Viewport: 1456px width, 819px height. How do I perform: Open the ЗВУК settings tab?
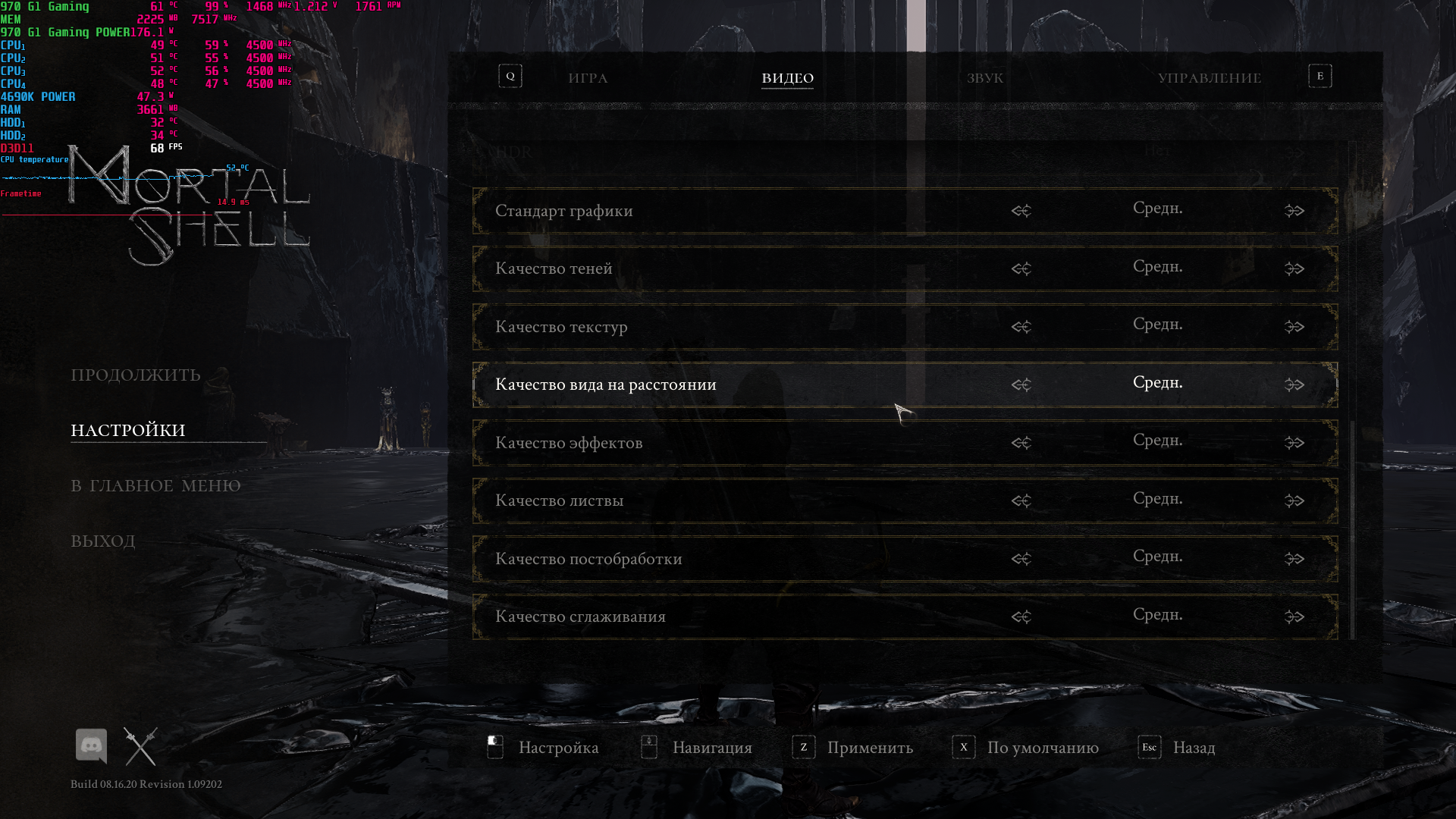(984, 78)
